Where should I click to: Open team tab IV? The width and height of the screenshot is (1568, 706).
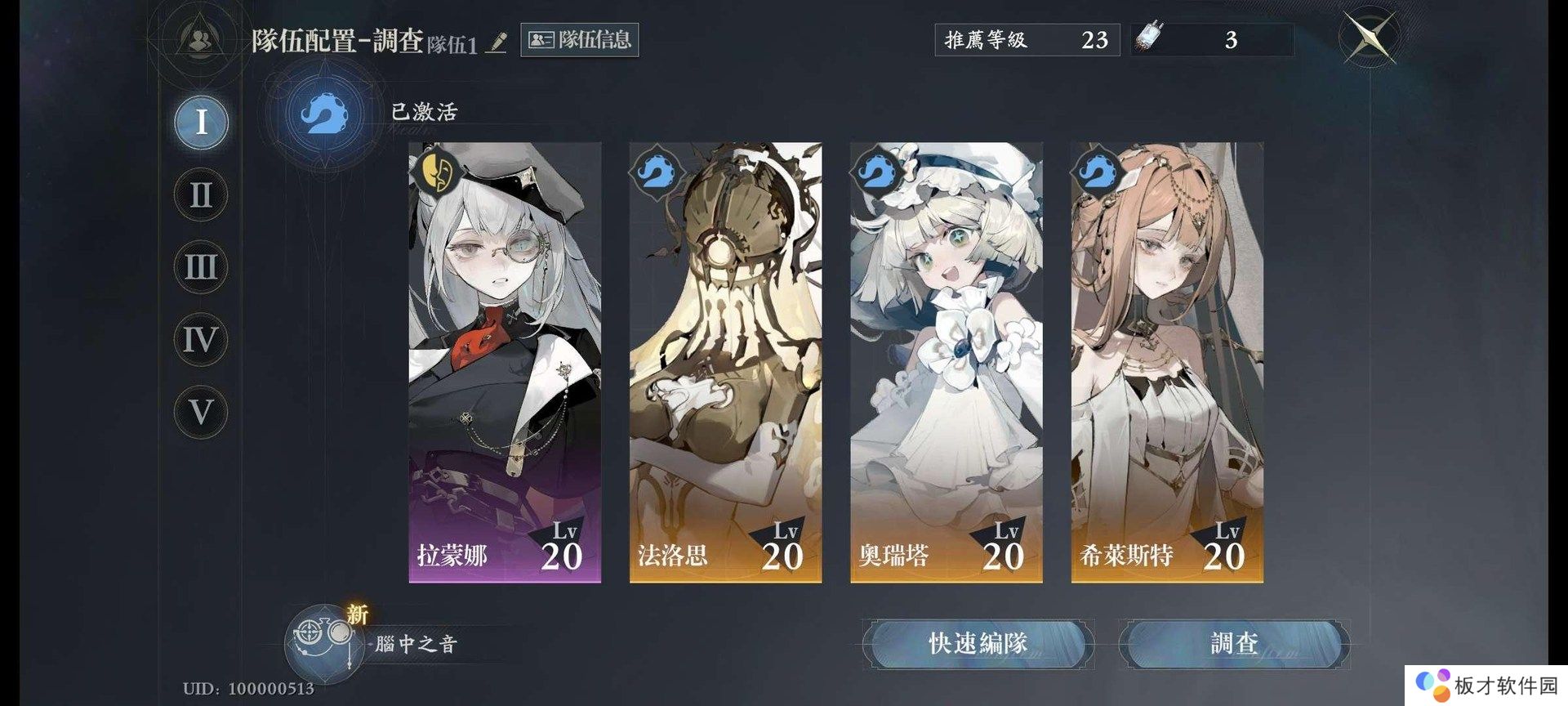click(201, 339)
